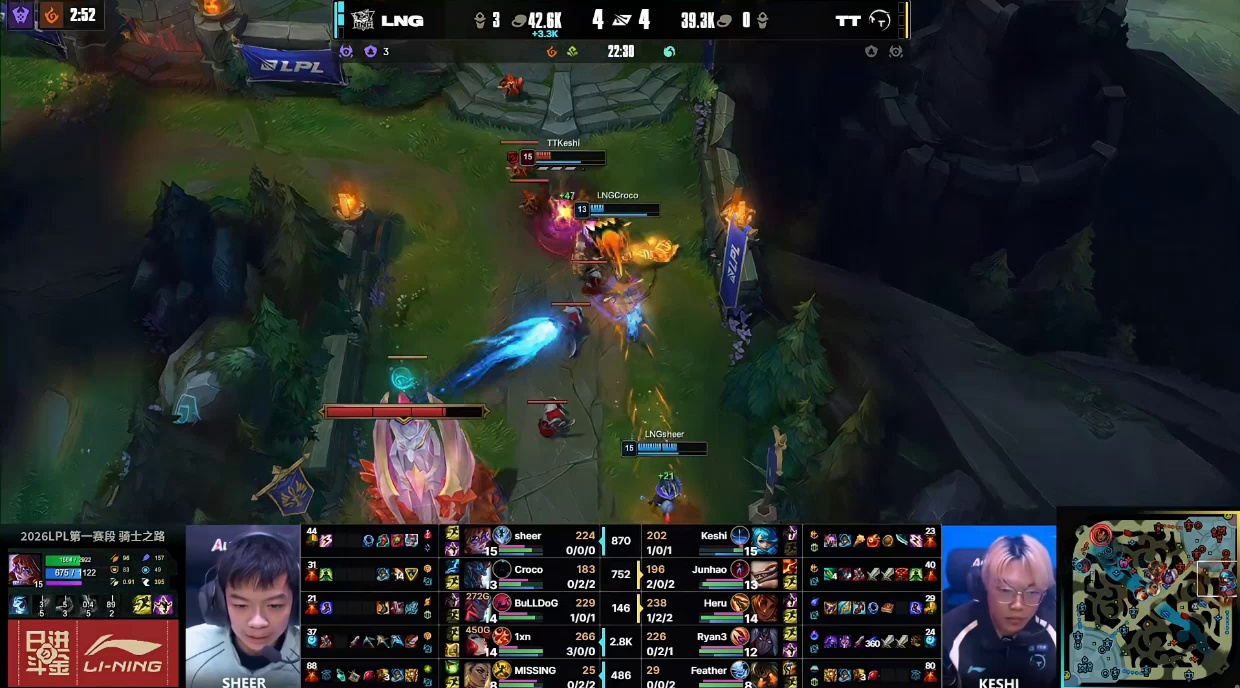Select Feather's scoreboard row
Screen dimensions: 1240x688
pyautogui.click(x=708, y=670)
